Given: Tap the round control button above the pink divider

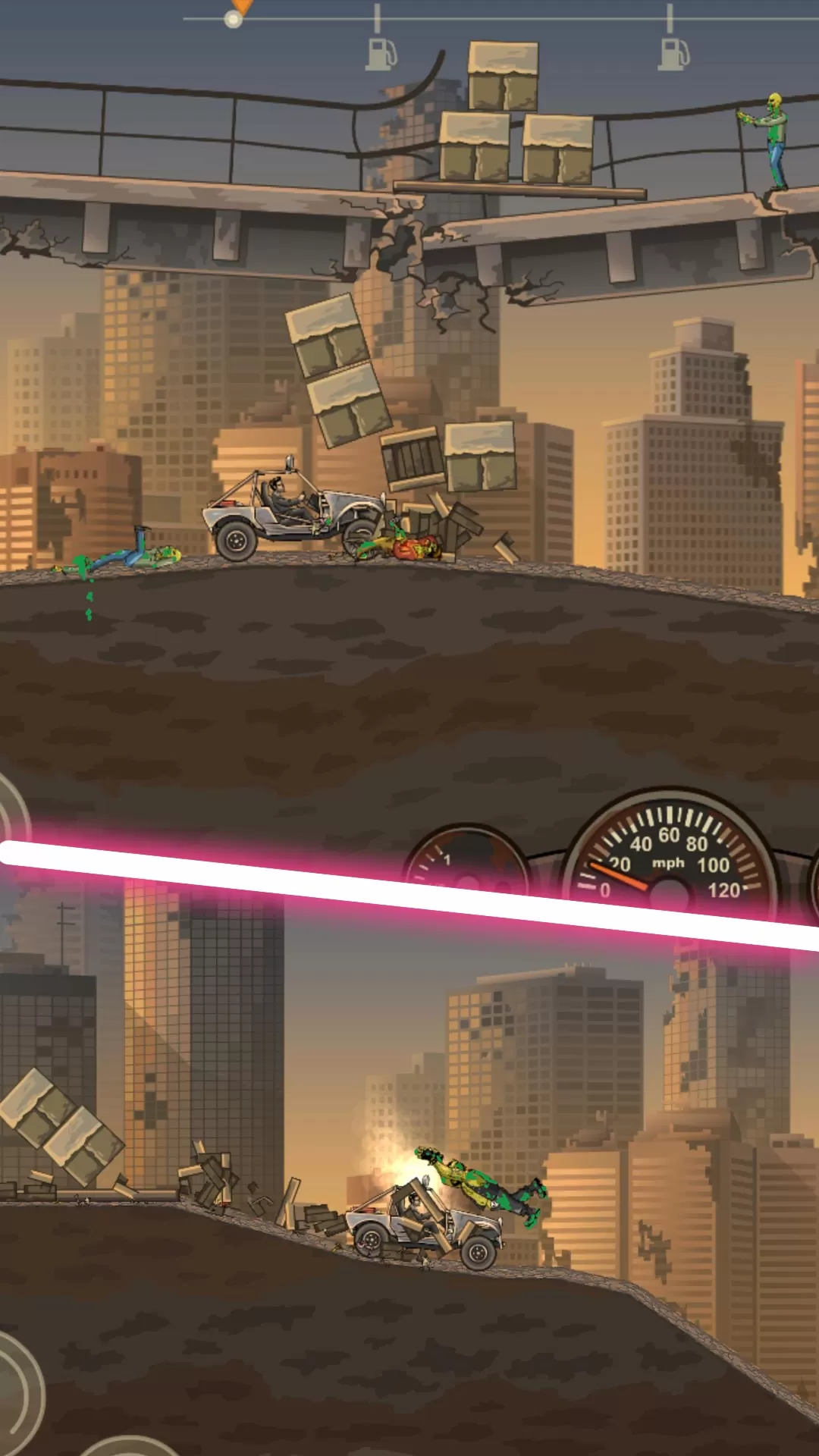Looking at the screenshot, I should point(11,811).
